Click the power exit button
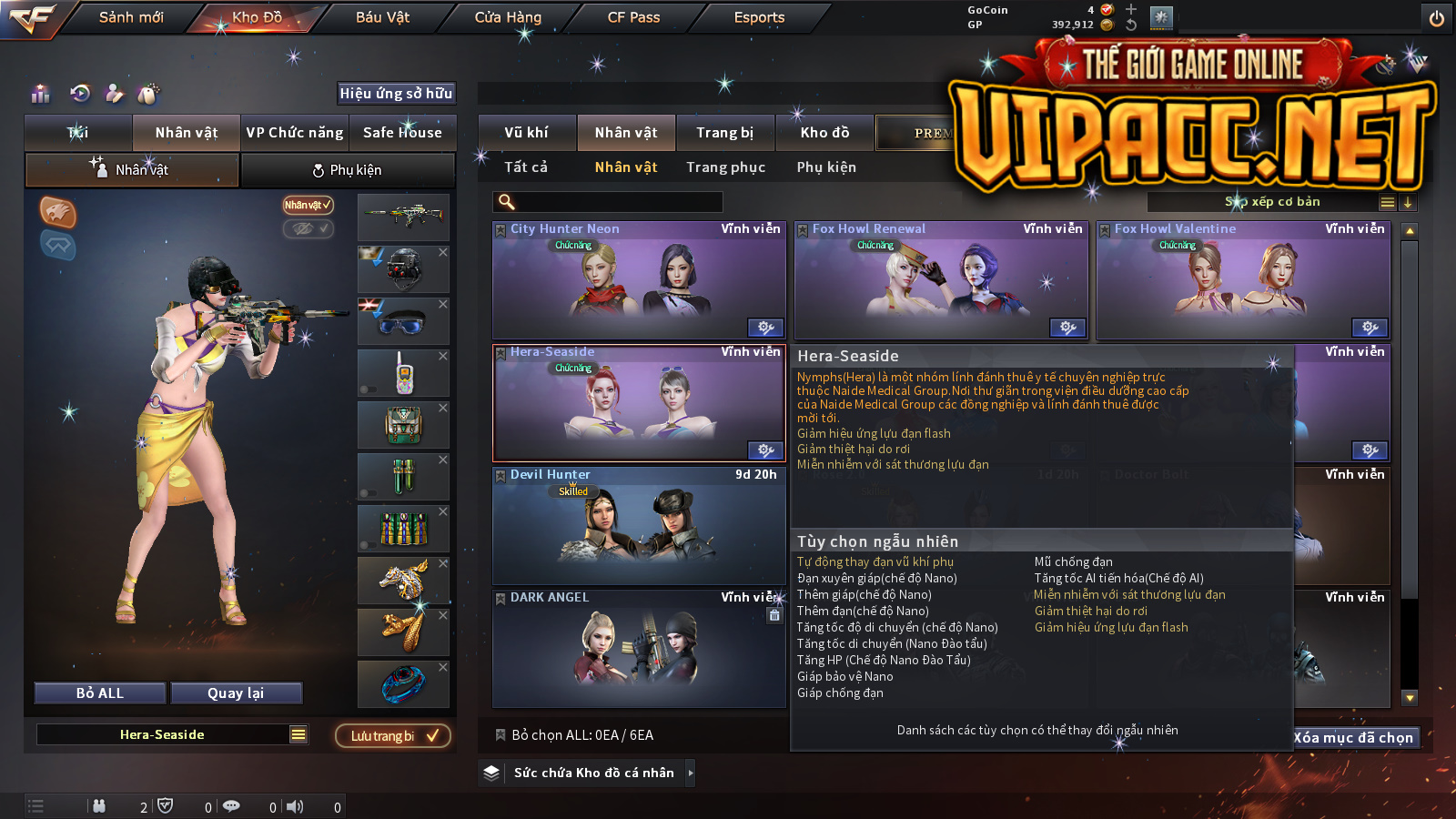Viewport: 1456px width, 819px height. pyautogui.click(x=1437, y=18)
